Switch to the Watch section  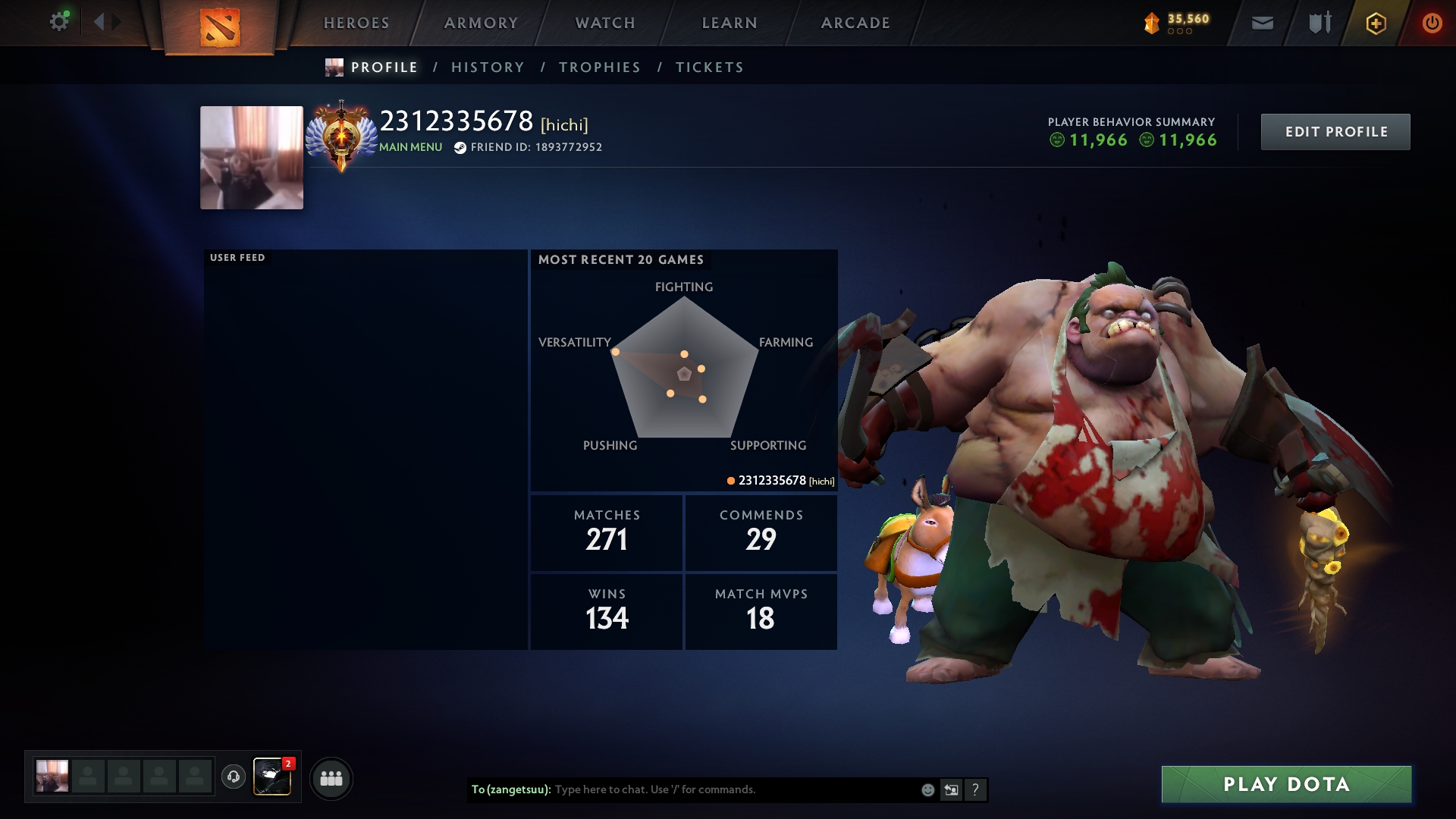605,23
